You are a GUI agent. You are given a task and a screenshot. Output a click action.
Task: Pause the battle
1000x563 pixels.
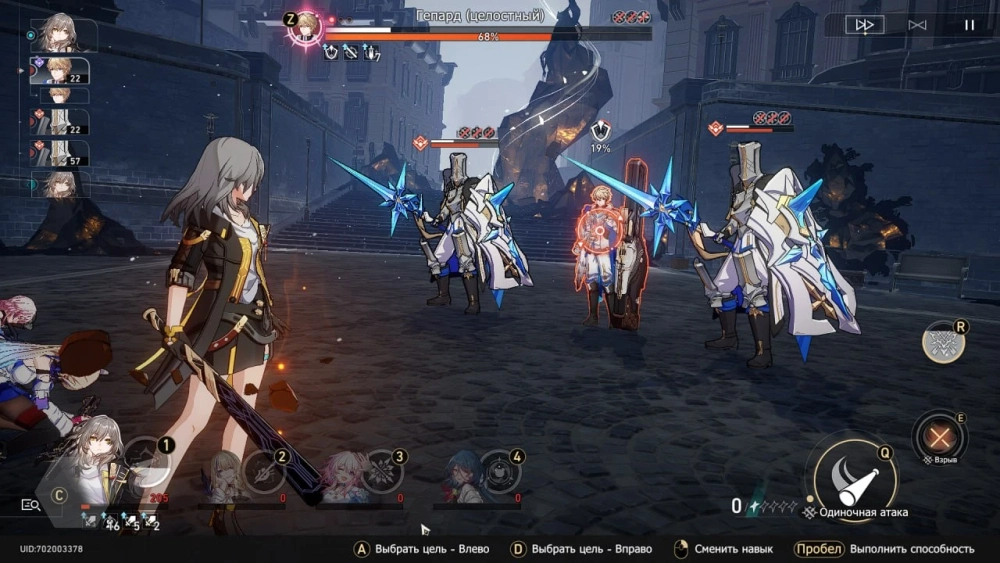tap(969, 25)
